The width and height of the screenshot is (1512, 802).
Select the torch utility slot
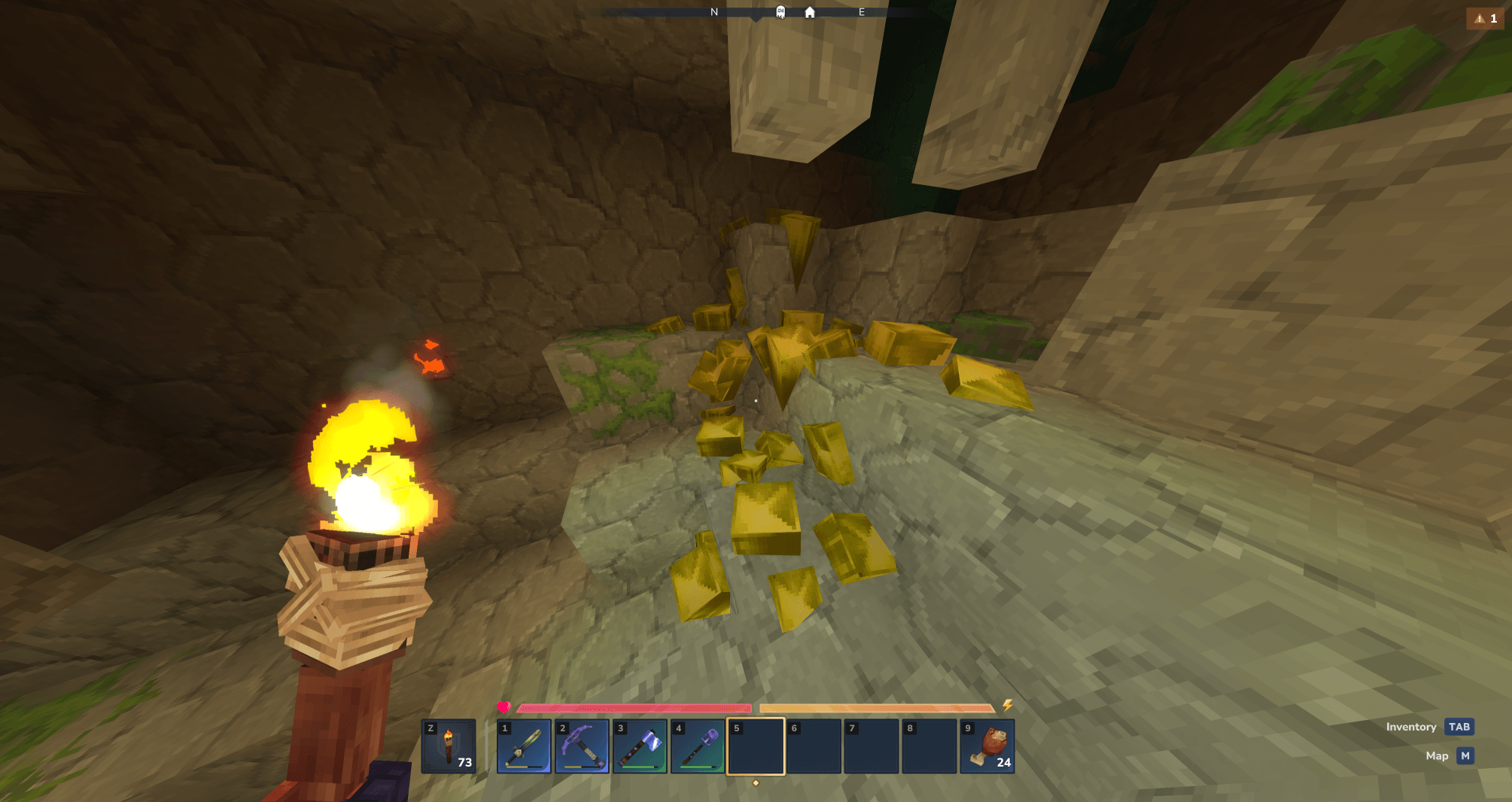click(x=449, y=746)
